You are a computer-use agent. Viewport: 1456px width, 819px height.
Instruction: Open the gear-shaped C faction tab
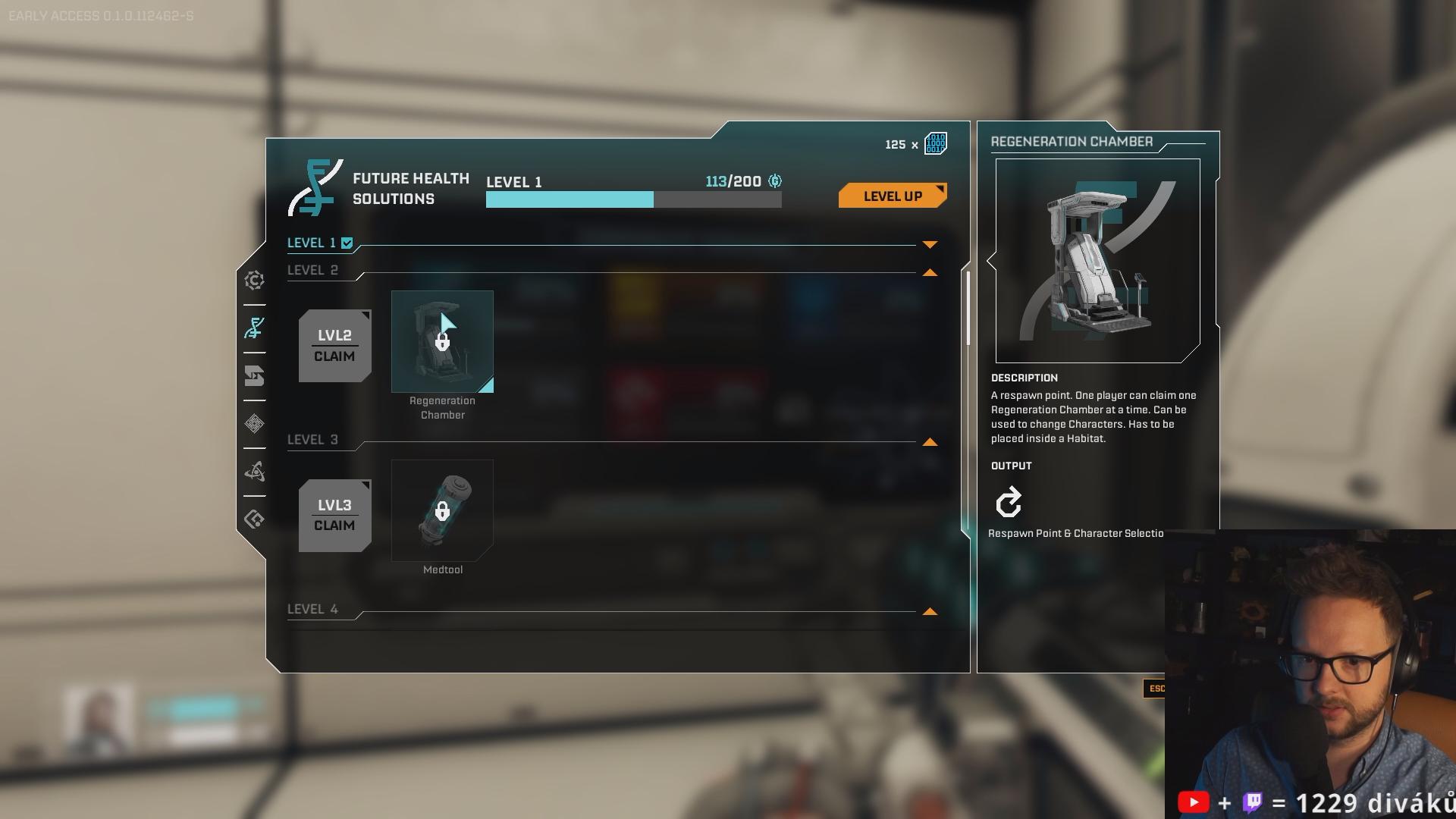coord(255,281)
